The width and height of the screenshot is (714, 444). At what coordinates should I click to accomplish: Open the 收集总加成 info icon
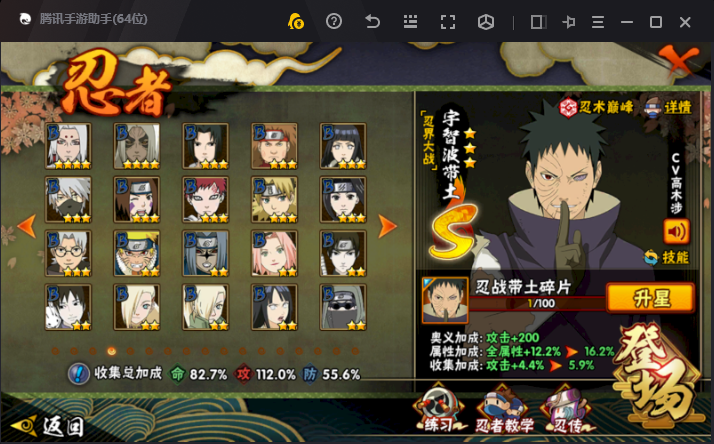79,374
